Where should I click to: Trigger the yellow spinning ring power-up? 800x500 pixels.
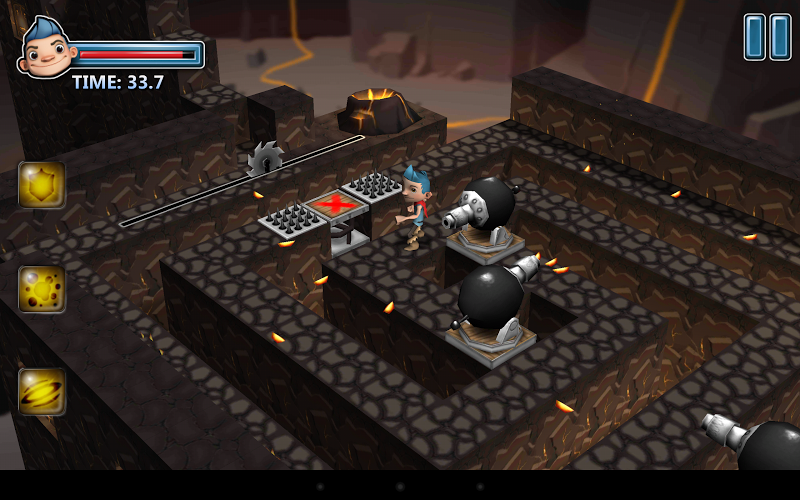pos(42,391)
